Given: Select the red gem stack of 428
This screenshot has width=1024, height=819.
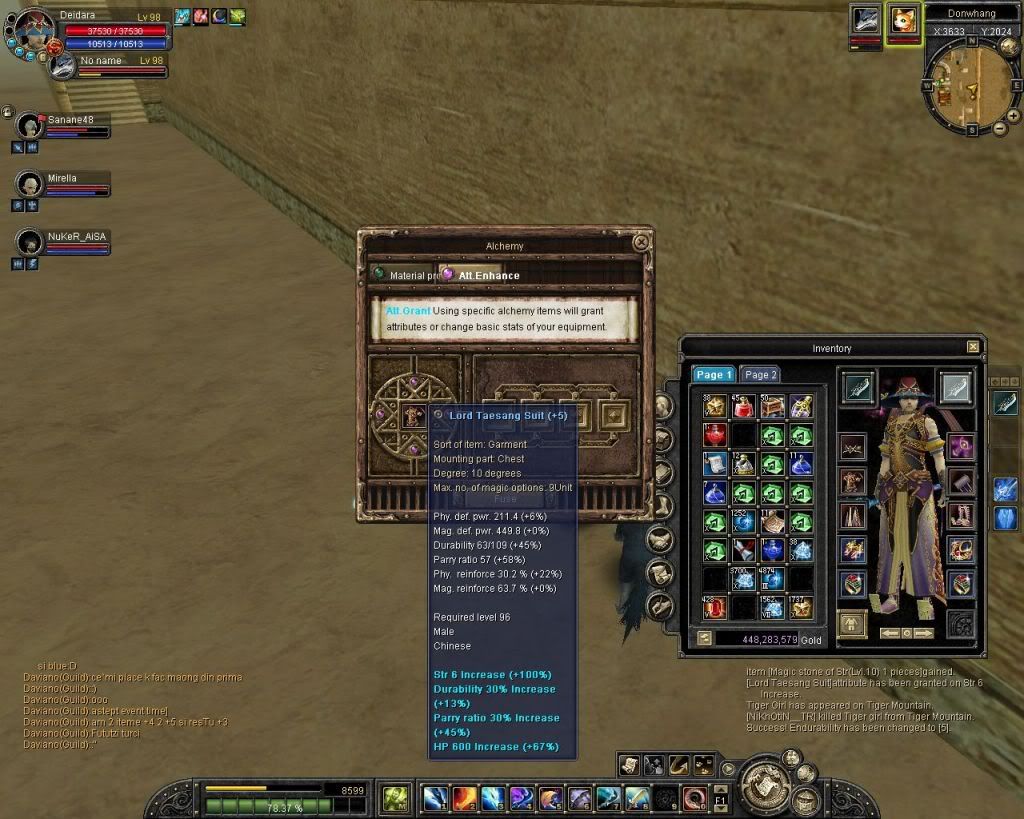Looking at the screenshot, I should [713, 607].
